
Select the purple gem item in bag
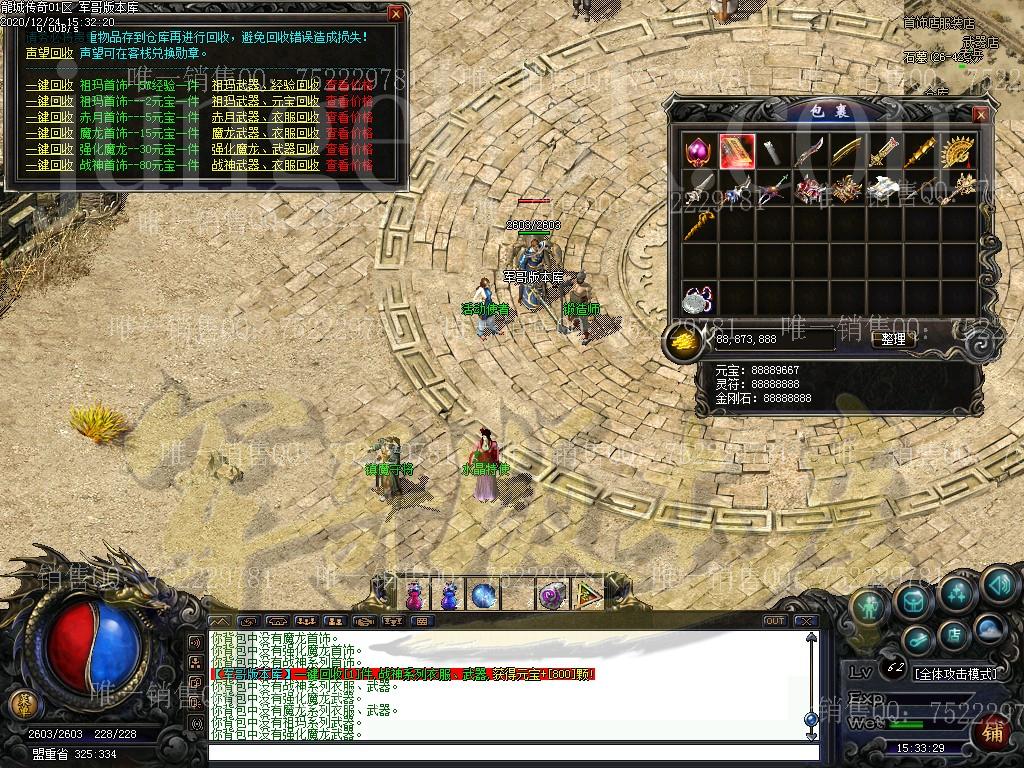click(698, 152)
